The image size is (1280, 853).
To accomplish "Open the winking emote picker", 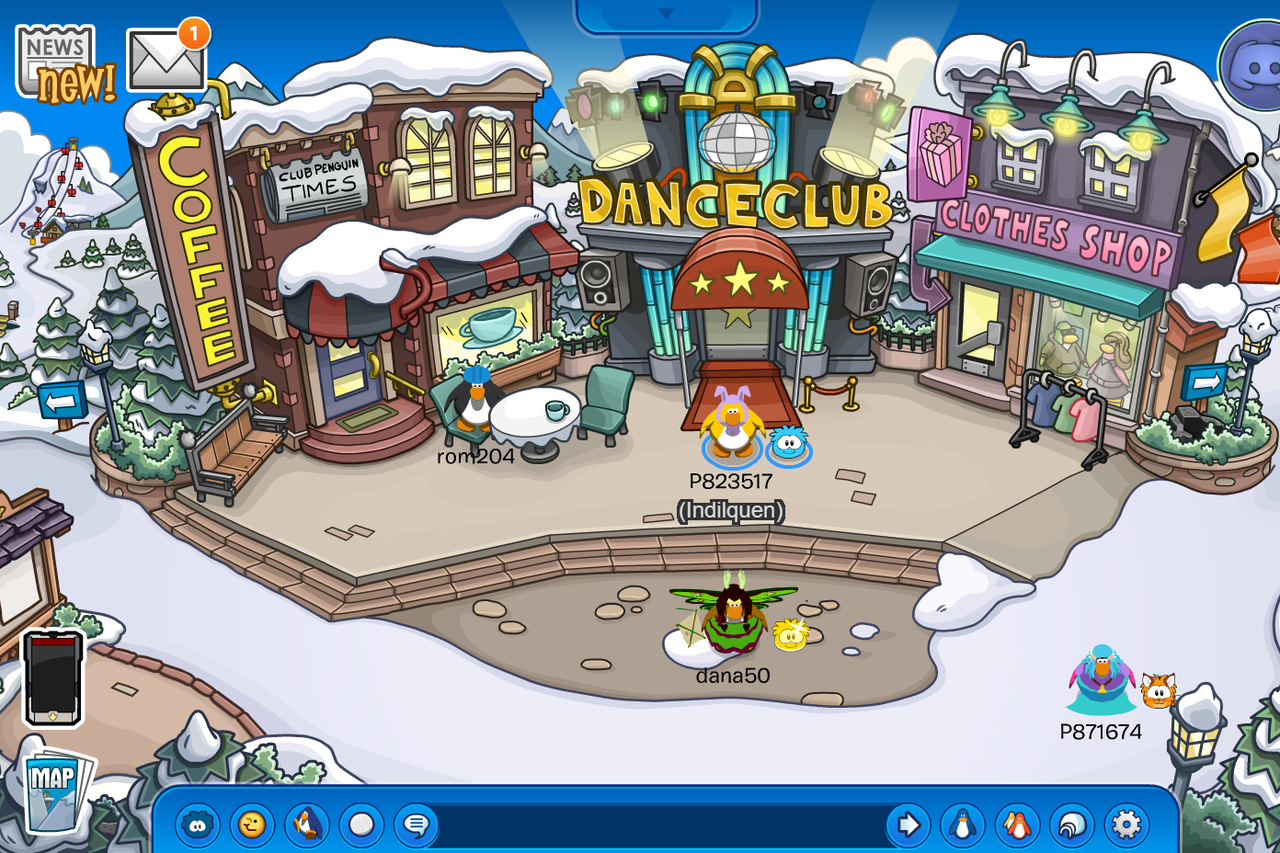I will point(252,826).
